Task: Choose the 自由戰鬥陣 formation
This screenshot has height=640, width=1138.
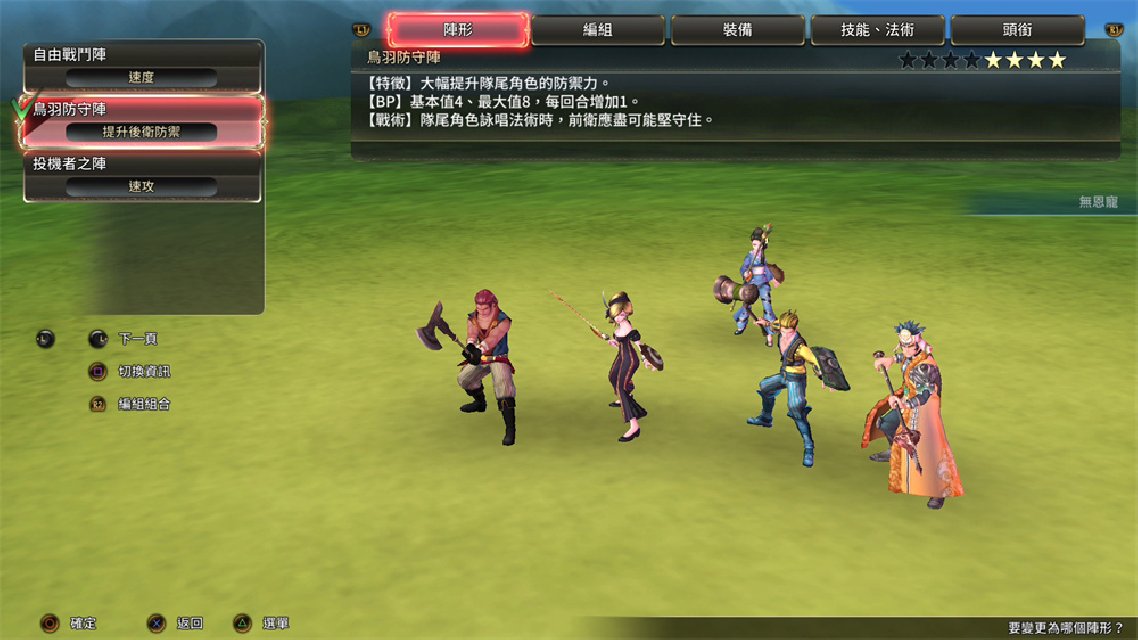Action: 142,66
